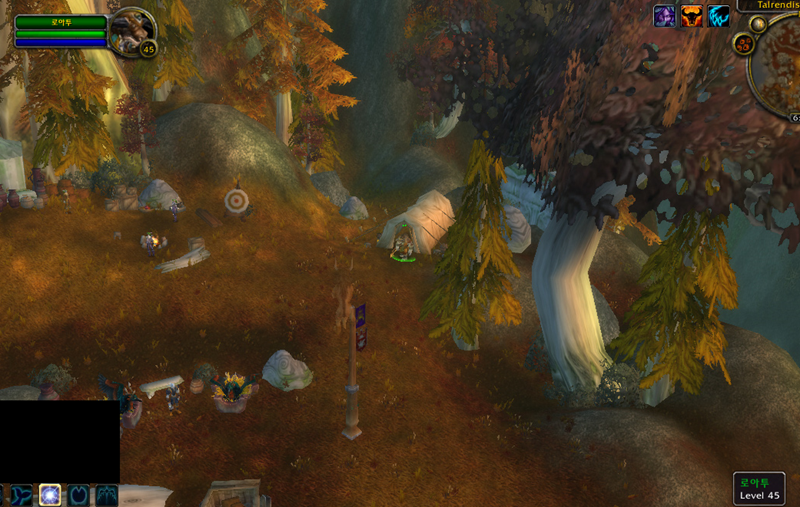Screen dimensions: 800x507
Task: Select the blue lightning claw buff icon
Action: point(719,16)
